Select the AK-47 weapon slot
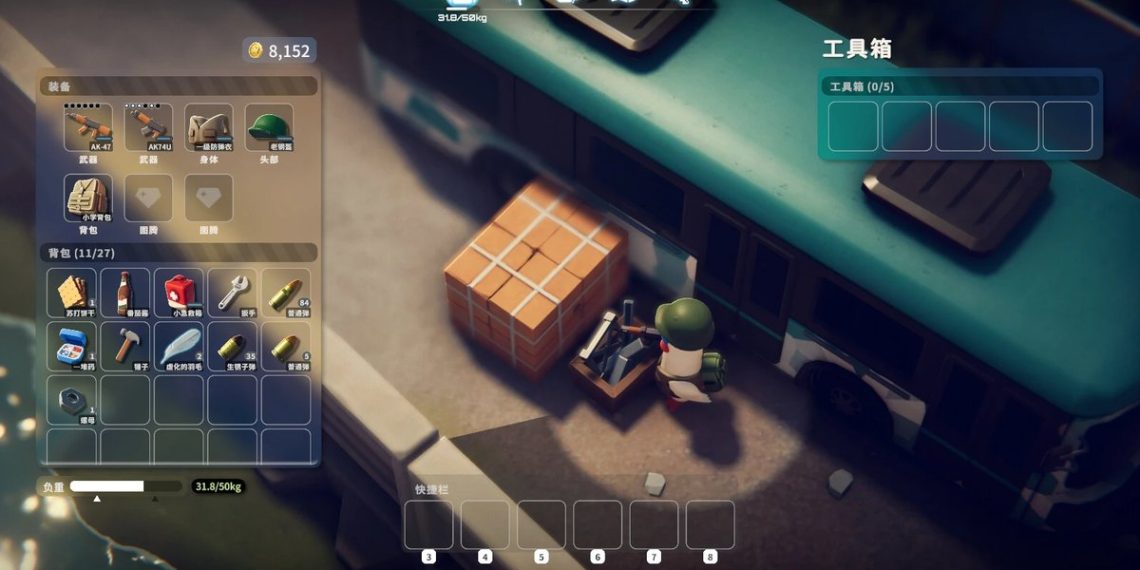 [x=88, y=128]
